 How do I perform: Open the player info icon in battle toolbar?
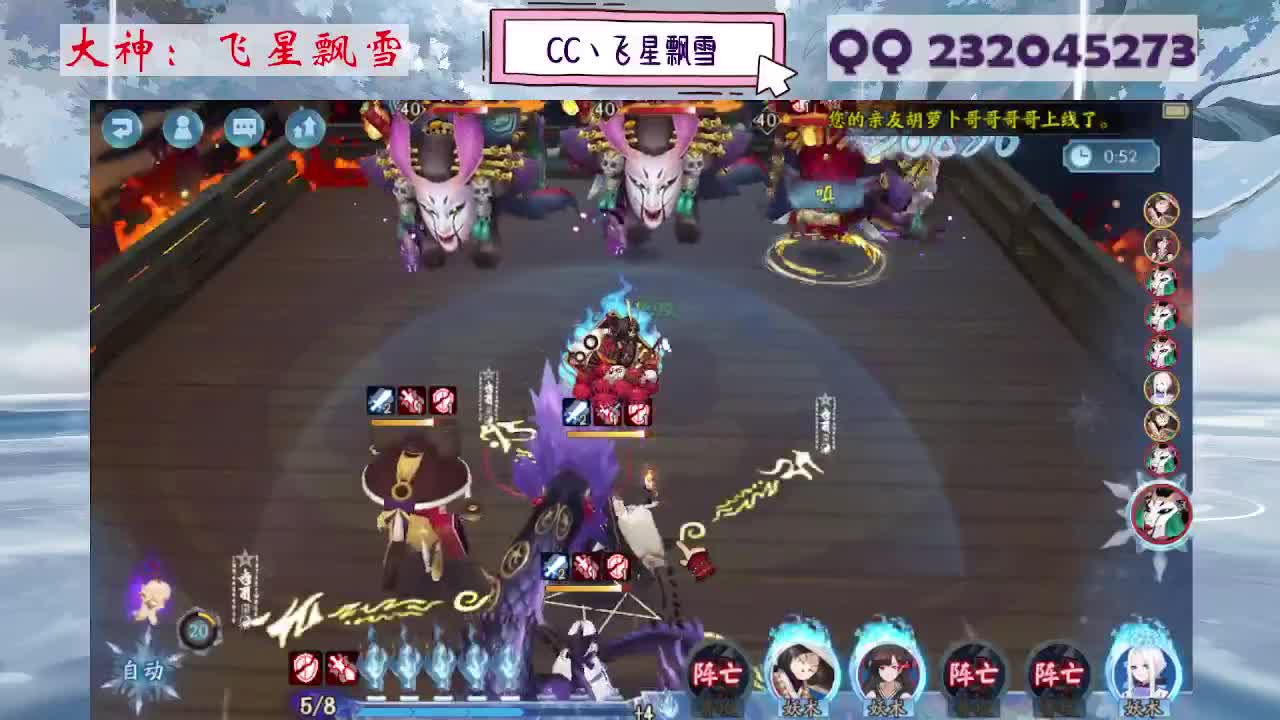click(x=182, y=129)
